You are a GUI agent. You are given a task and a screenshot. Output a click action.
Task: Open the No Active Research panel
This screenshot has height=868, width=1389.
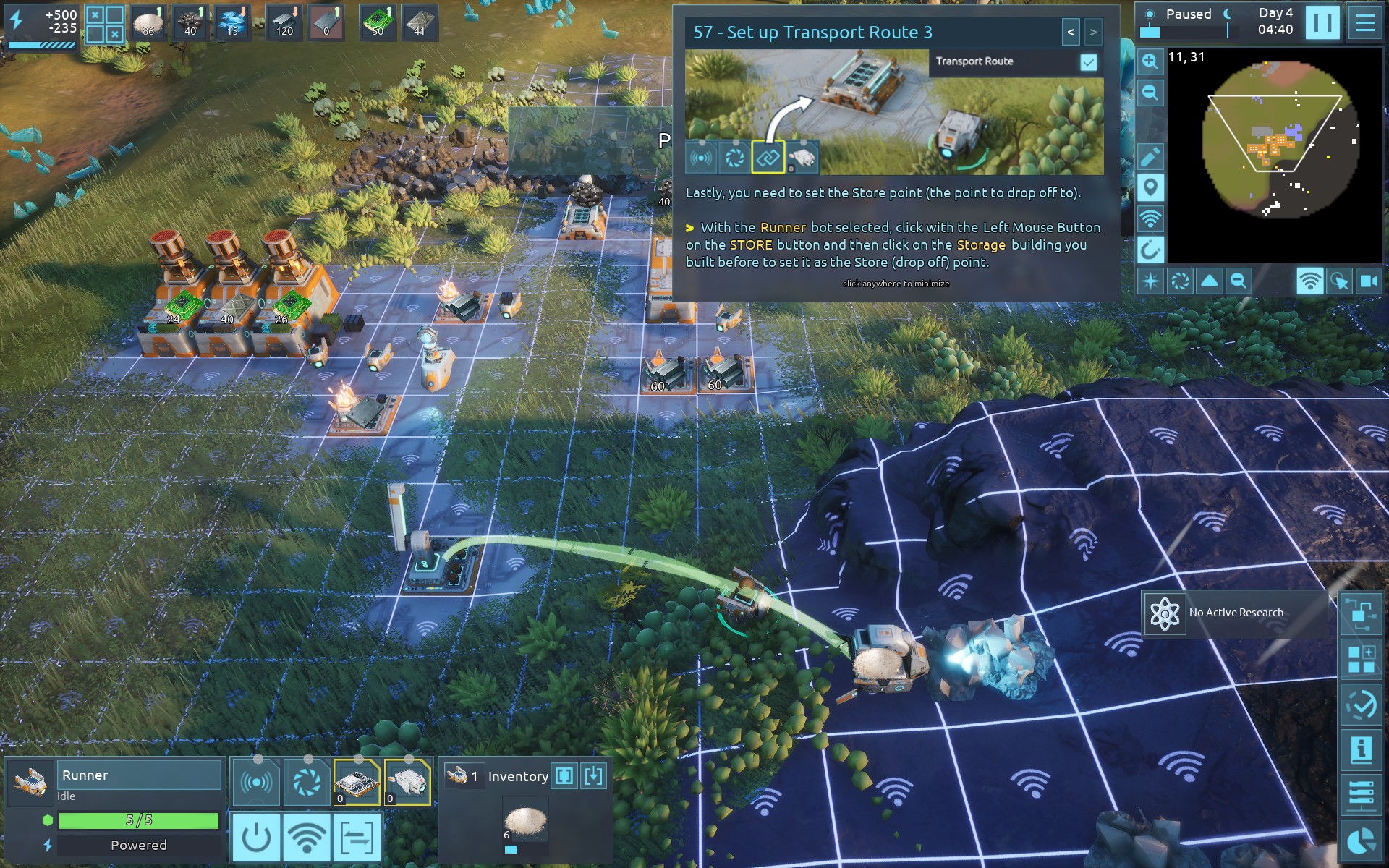(x=1236, y=613)
